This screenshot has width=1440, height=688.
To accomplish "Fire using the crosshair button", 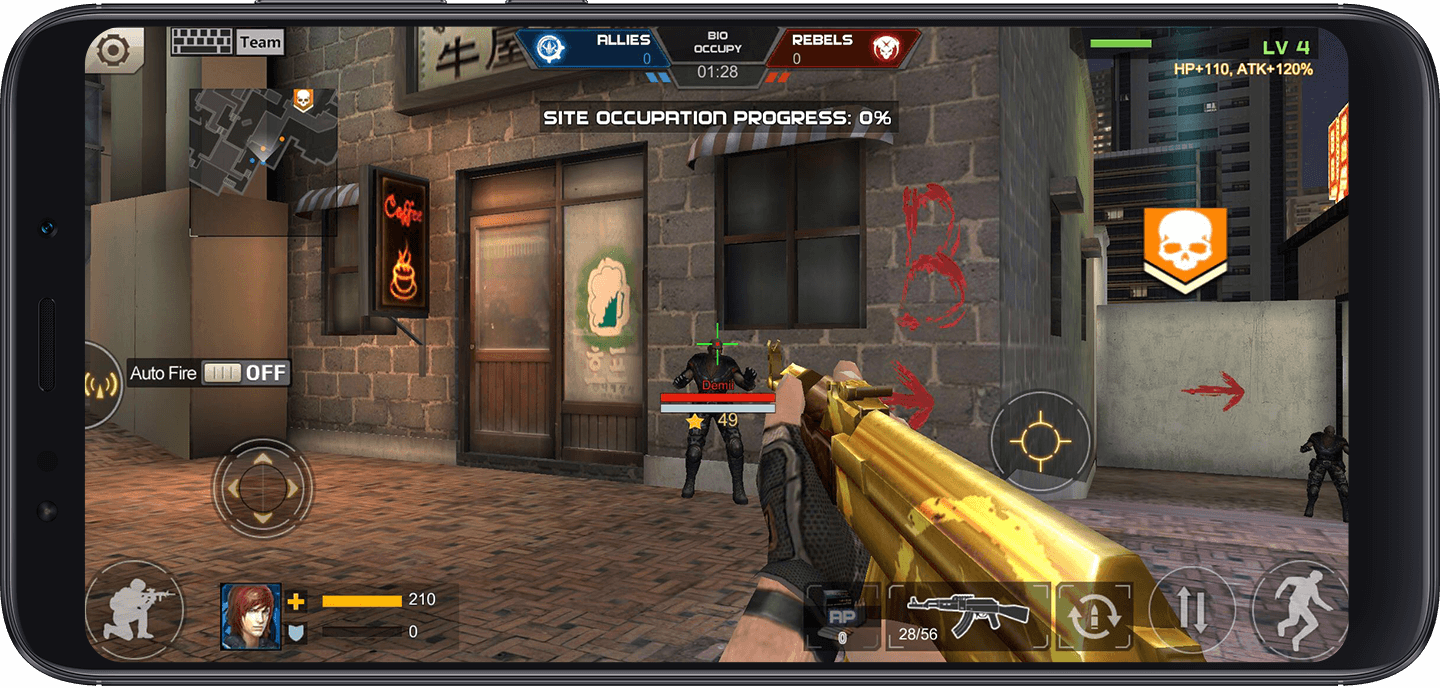I will (x=1039, y=441).
